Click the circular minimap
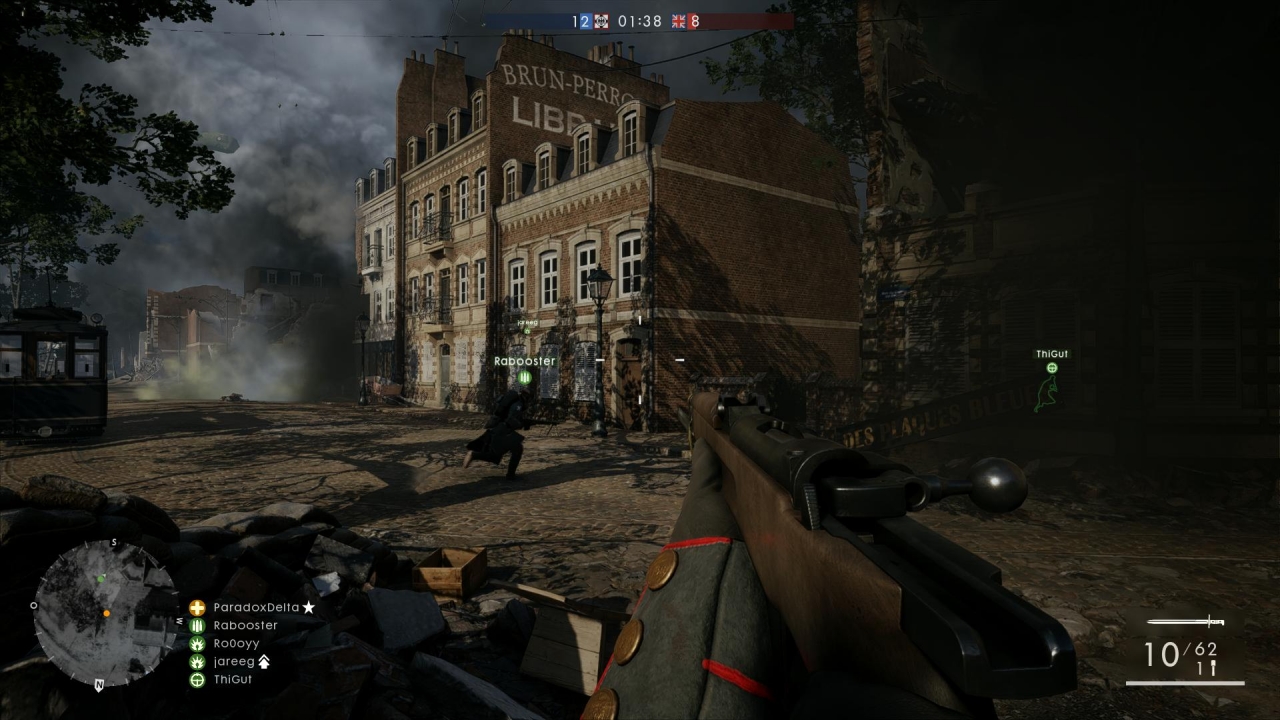This screenshot has height=720, width=1280. pyautogui.click(x=92, y=611)
